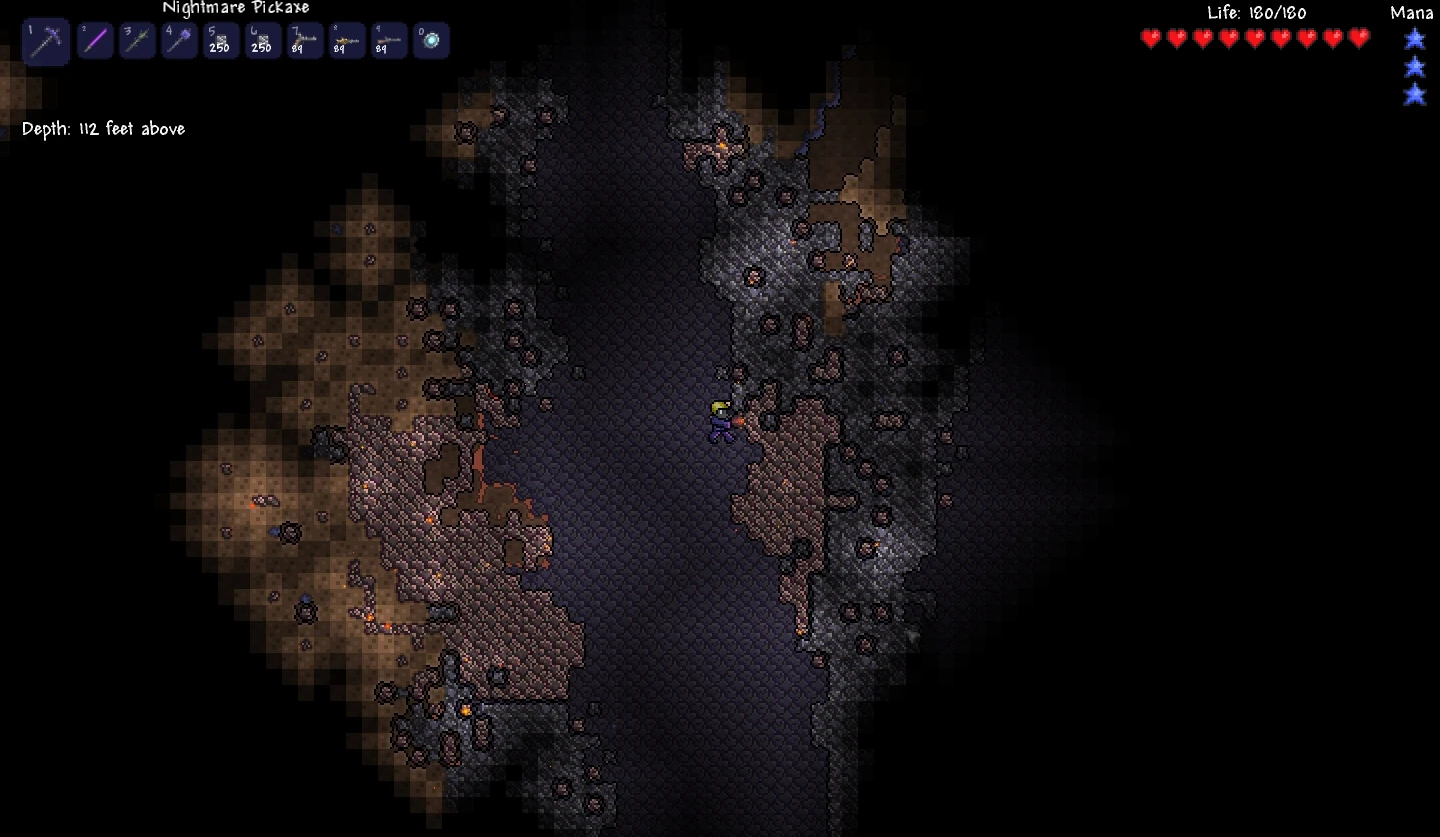Select the glowing orb item in slot 0
1440x837 pixels.
(431, 40)
